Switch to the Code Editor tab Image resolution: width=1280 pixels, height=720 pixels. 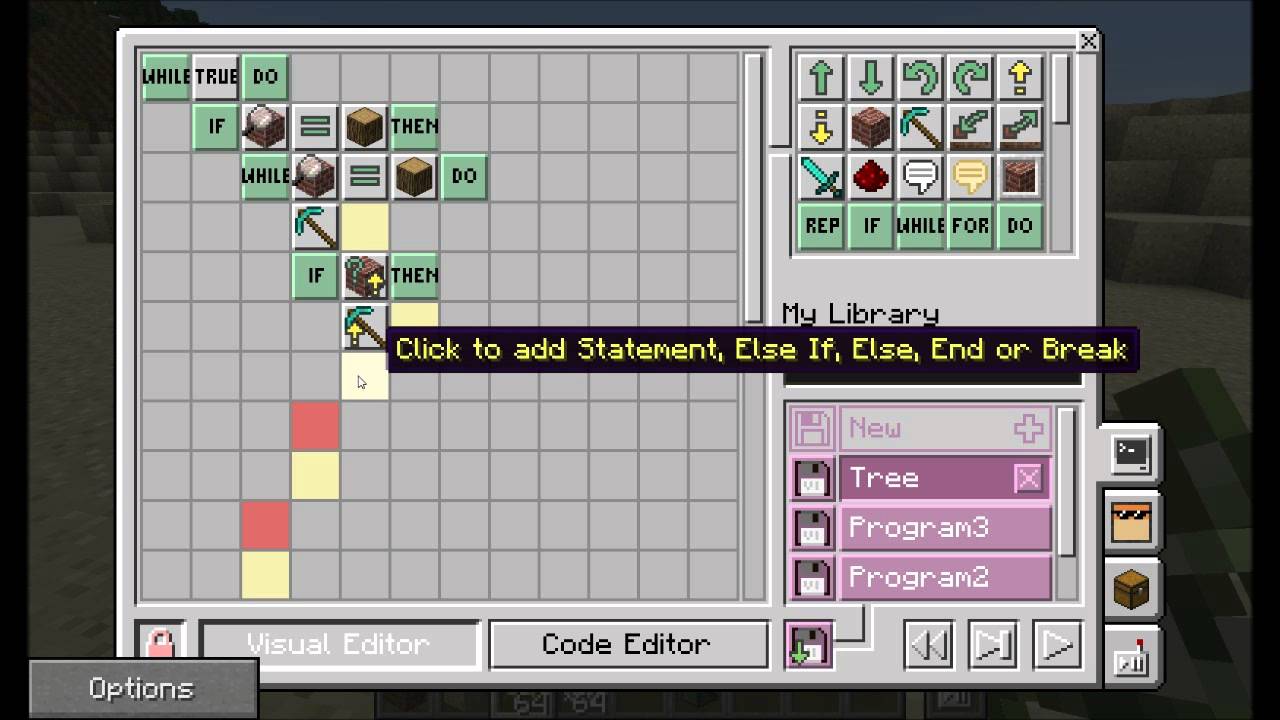coord(628,644)
